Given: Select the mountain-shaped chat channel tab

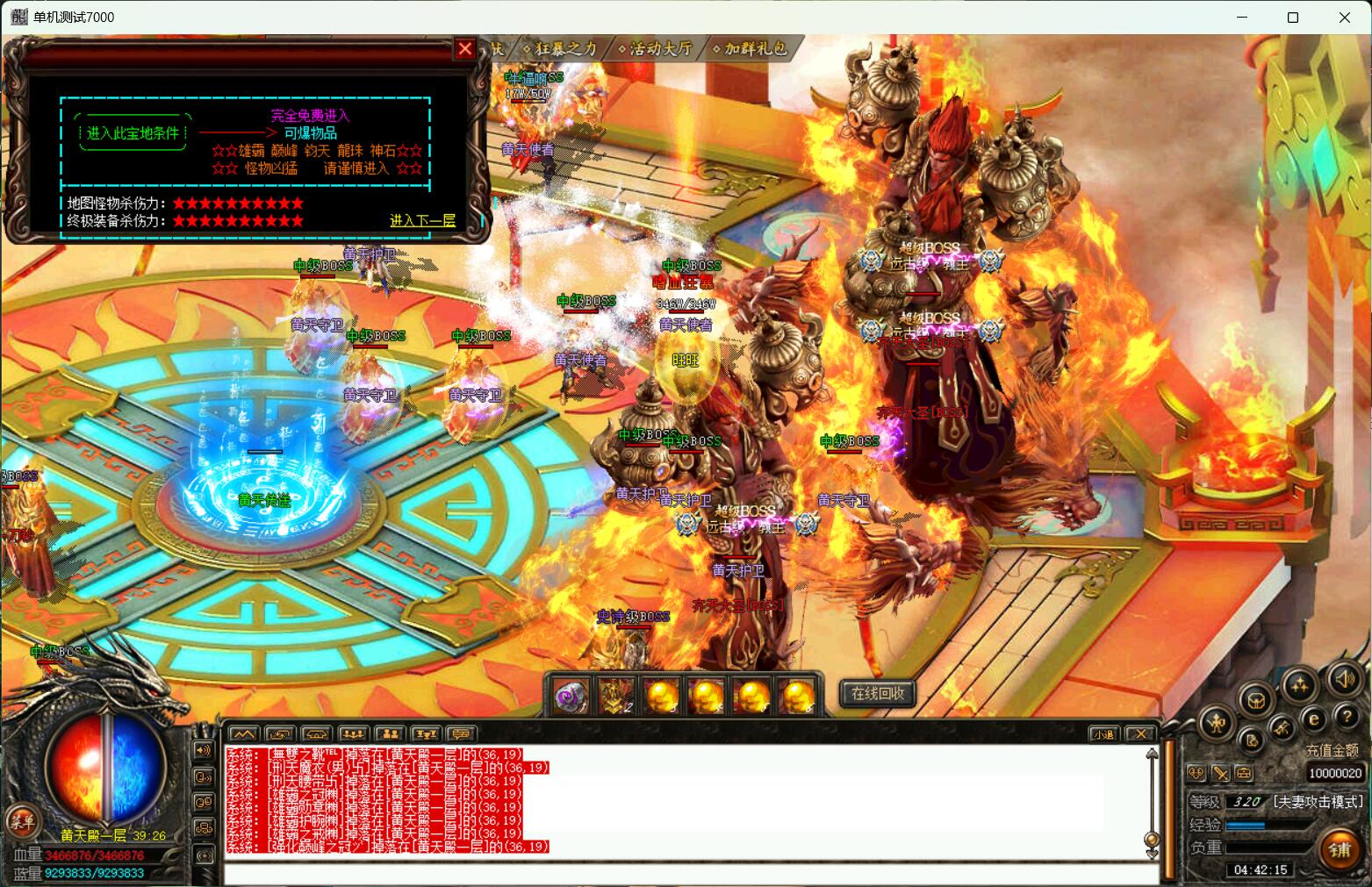Looking at the screenshot, I should (243, 734).
